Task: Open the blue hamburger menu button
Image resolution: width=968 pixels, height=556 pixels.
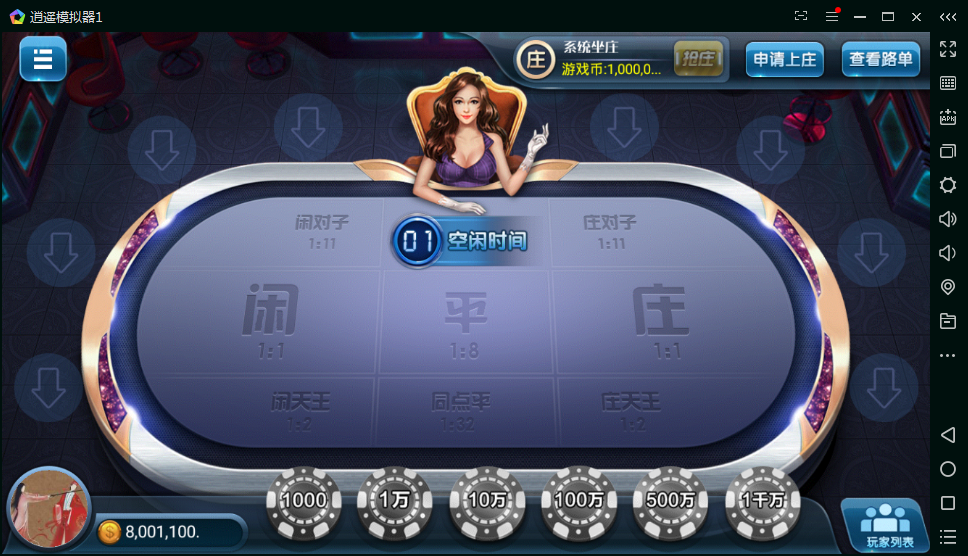Action: click(x=43, y=59)
